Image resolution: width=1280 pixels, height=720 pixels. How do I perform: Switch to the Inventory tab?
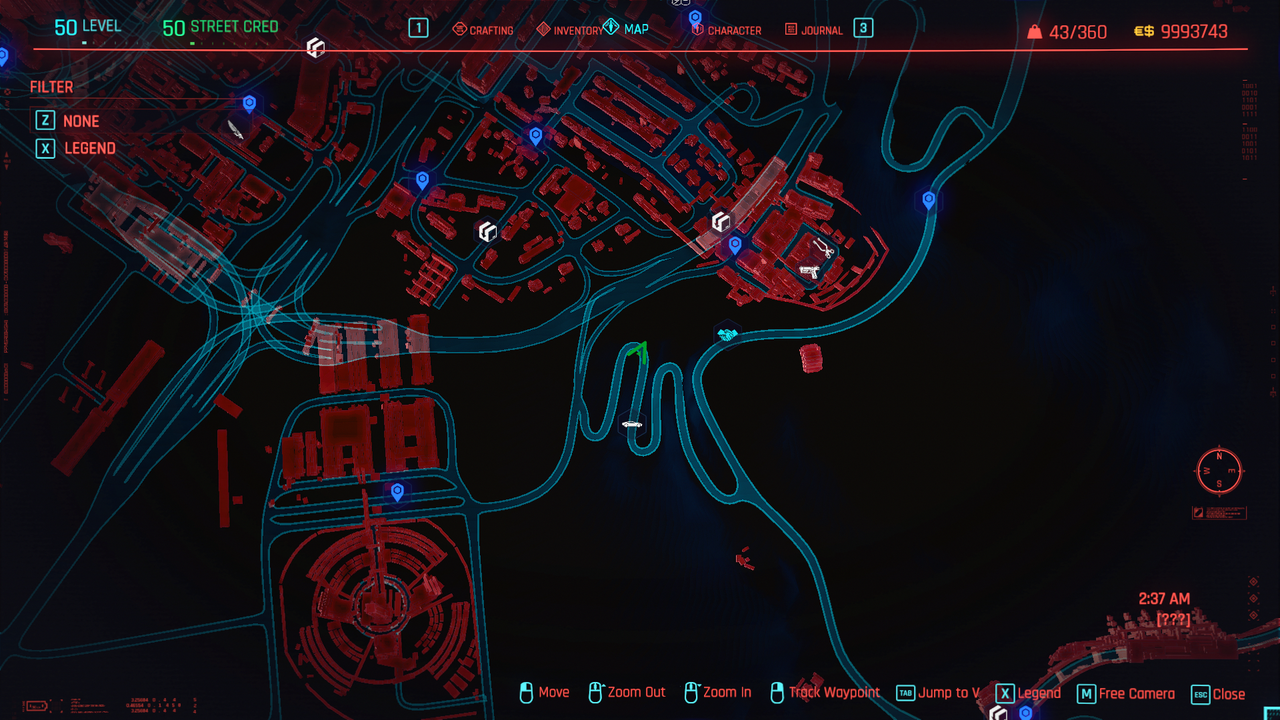[570, 30]
